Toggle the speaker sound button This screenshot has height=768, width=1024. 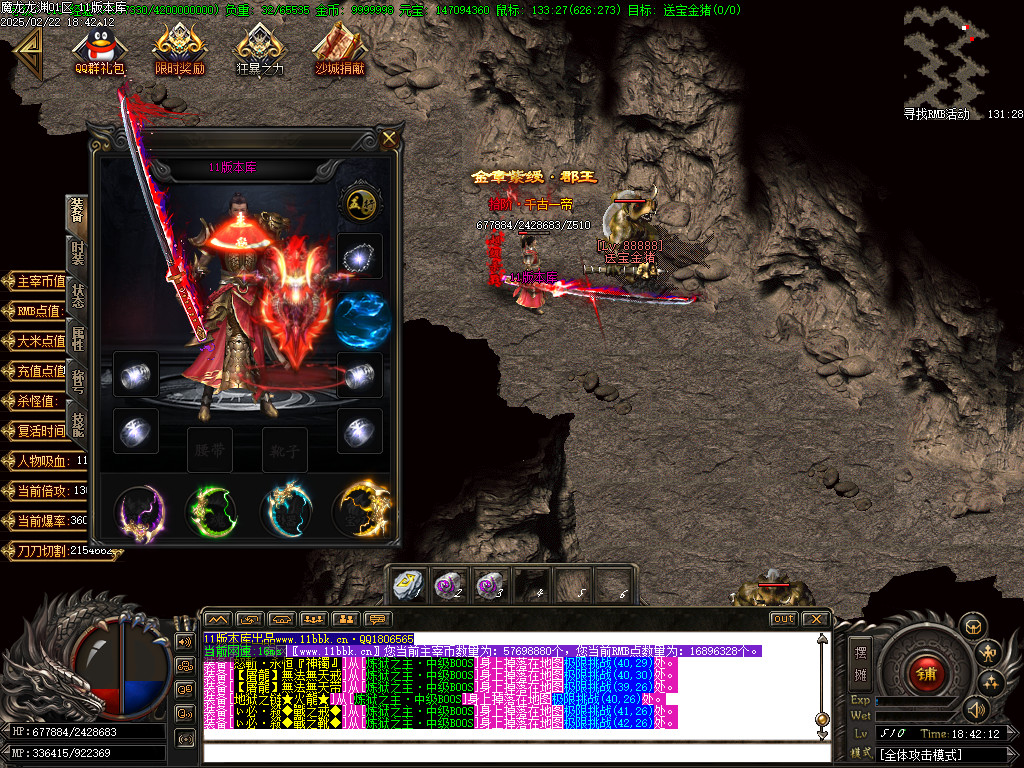point(976,709)
